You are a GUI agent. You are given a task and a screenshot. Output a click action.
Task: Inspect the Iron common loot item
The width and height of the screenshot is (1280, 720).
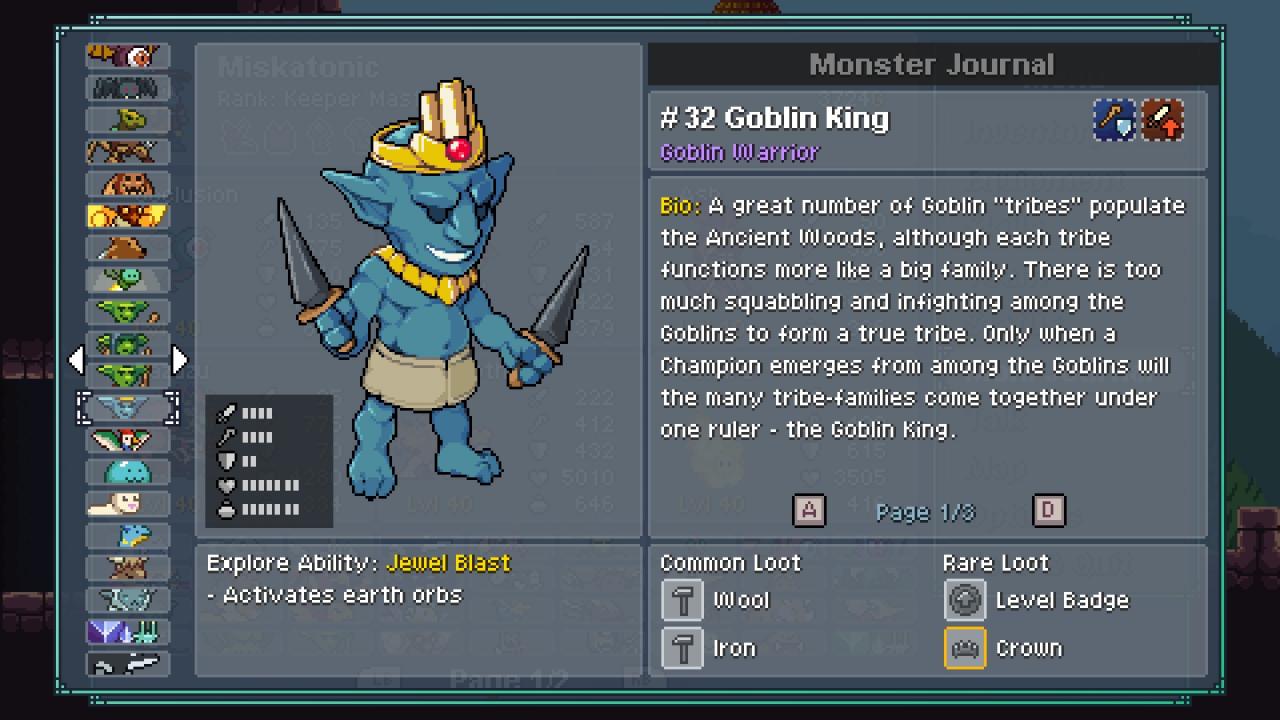683,648
